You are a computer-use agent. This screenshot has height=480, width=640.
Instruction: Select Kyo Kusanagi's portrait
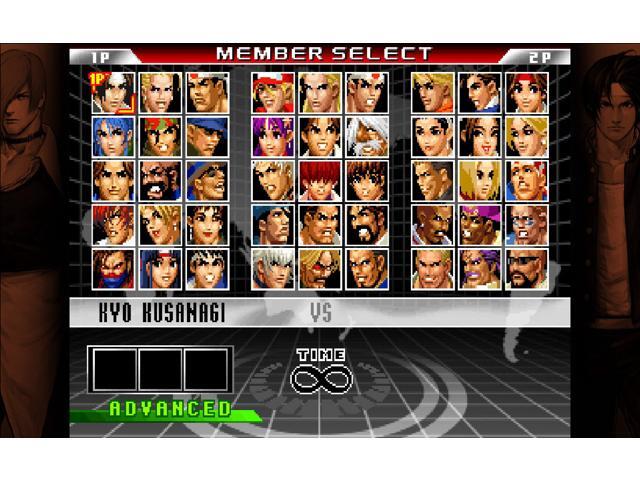pos(113,92)
